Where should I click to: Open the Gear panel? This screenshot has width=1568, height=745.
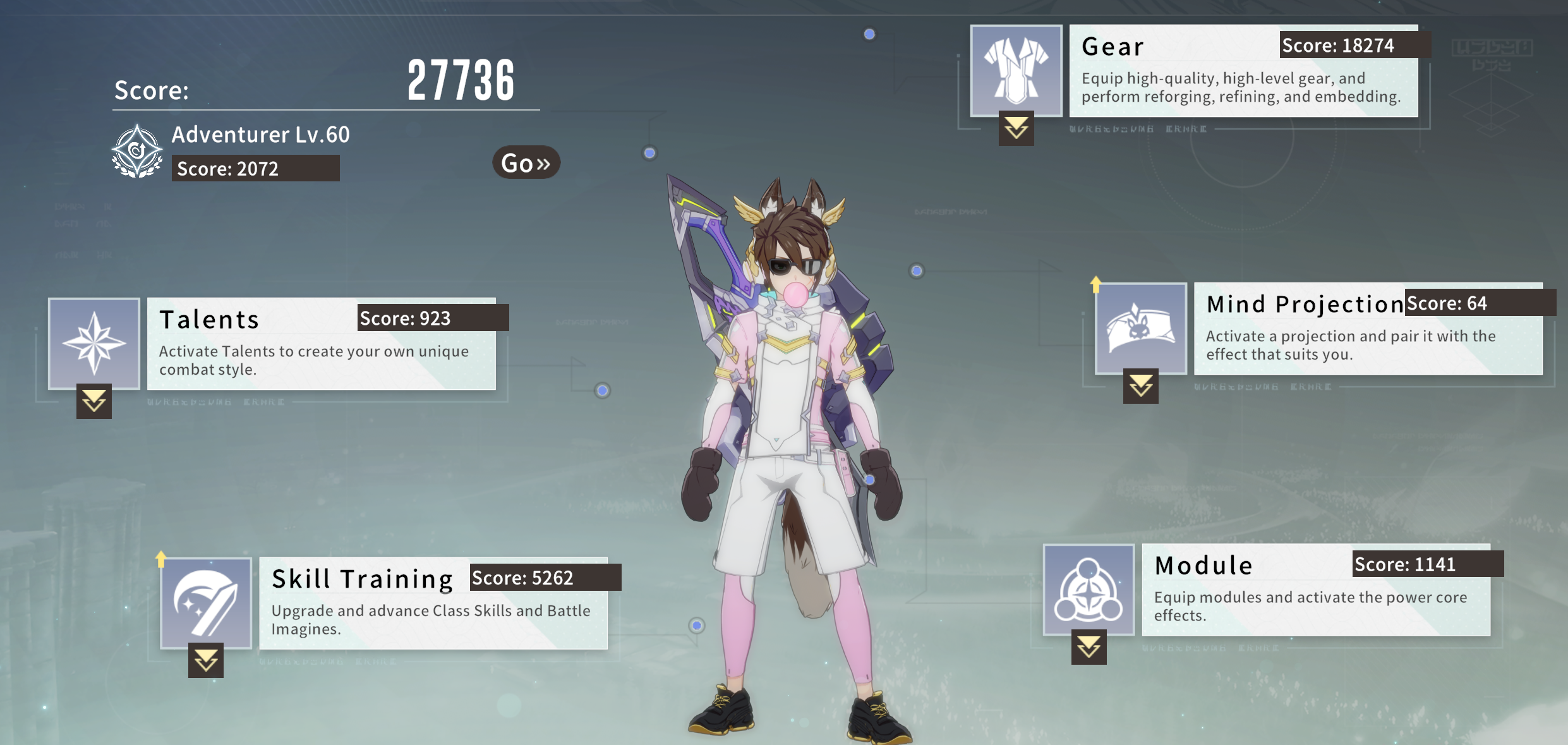pyautogui.click(x=1243, y=71)
